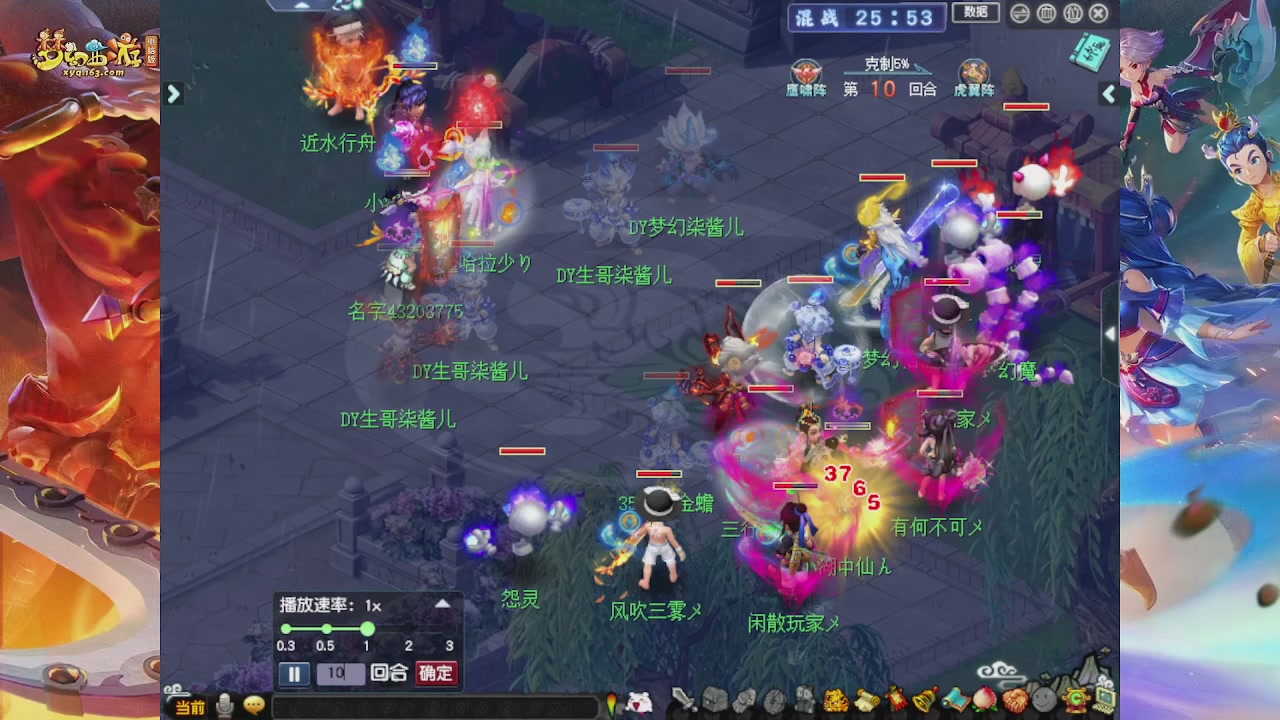
Task: Collapse the right side panel arrow
Action: pos(1109,93)
